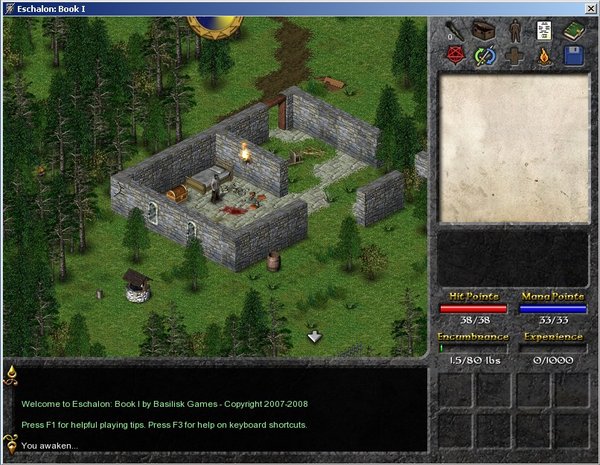The height and width of the screenshot is (465, 600).
Task: Toggle the weapon swap sword icon
Action: (x=483, y=56)
